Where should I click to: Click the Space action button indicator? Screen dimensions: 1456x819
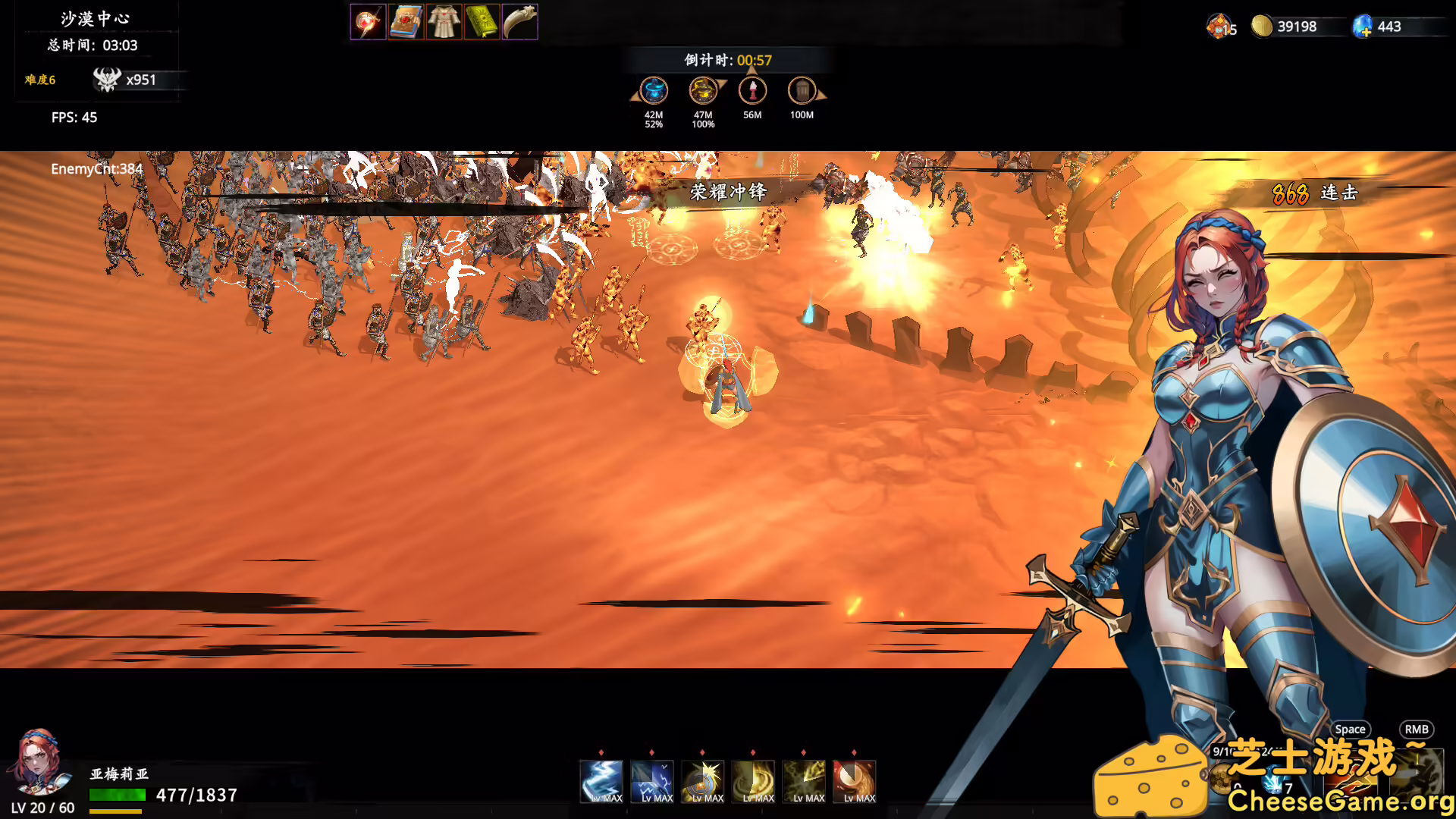click(x=1351, y=729)
